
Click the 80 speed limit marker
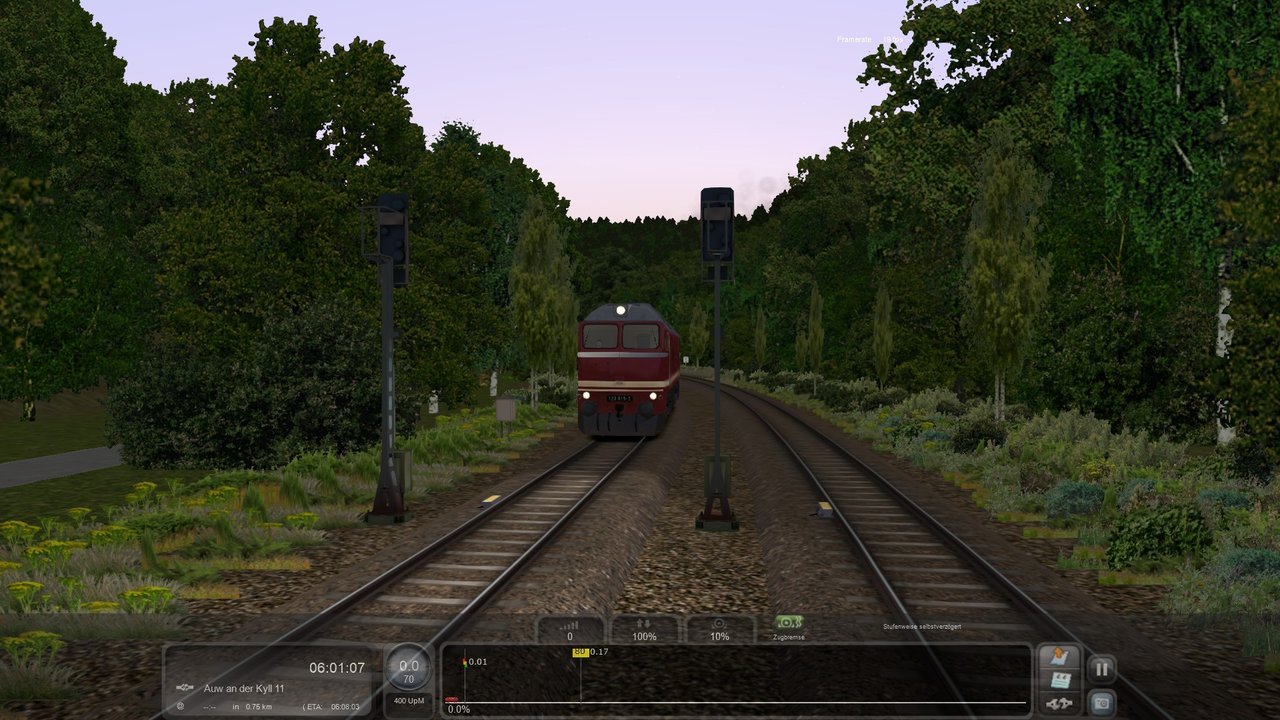580,652
